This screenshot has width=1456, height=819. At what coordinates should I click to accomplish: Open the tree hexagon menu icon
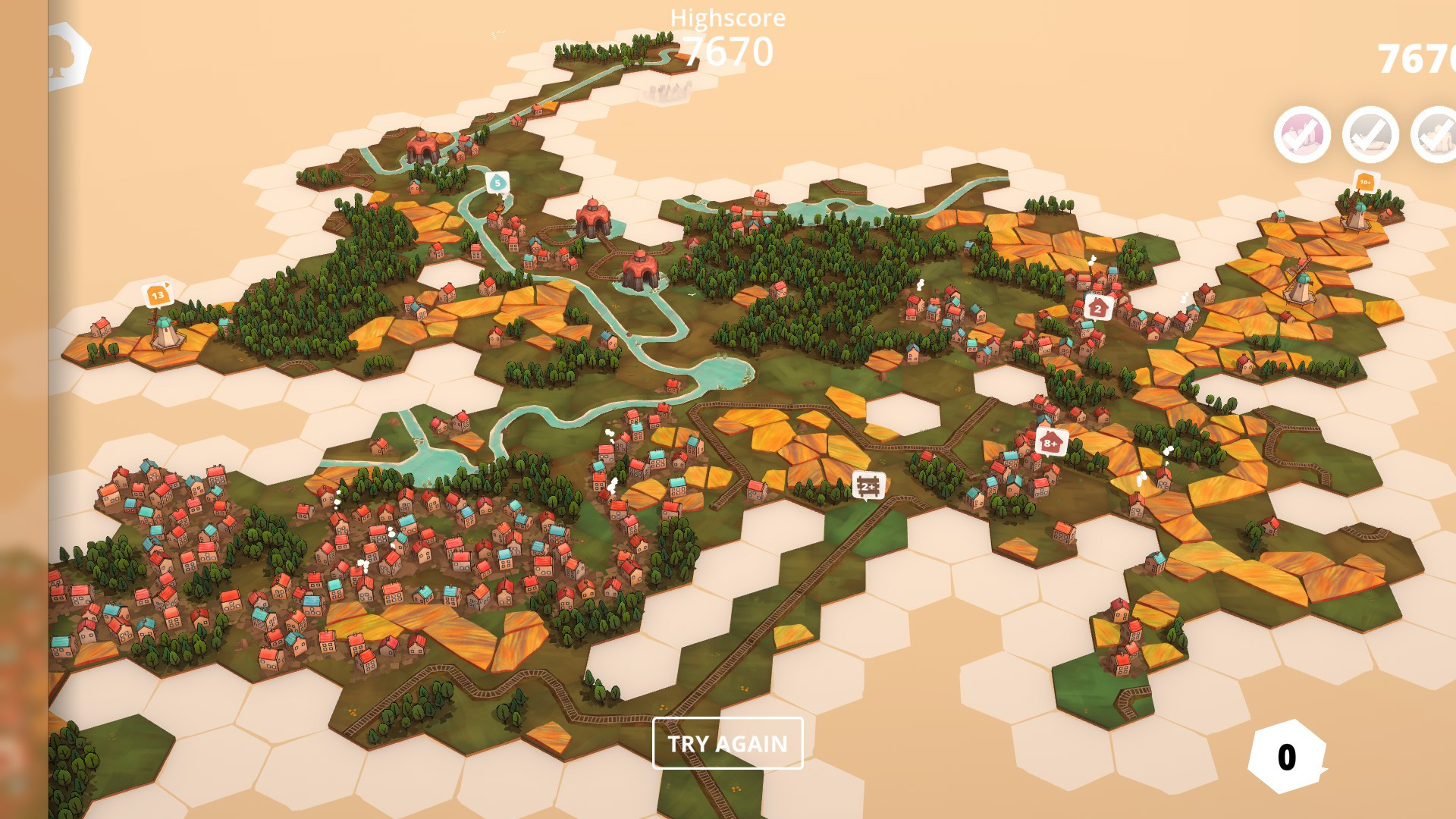(x=68, y=56)
